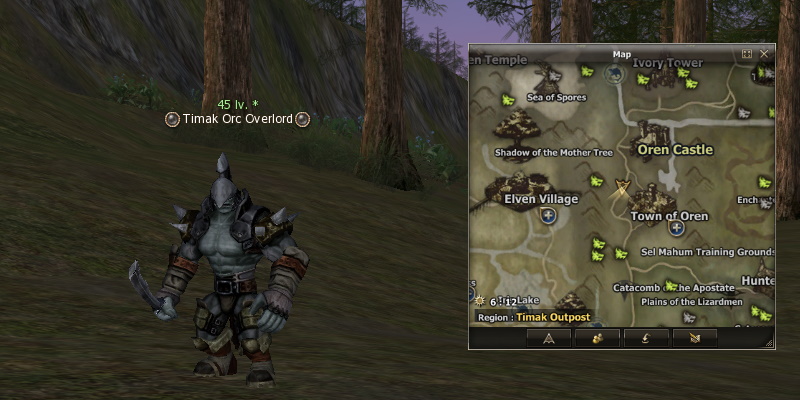Click the gatekeeper marker below Town of Oren
800x400 pixels.
676,228
